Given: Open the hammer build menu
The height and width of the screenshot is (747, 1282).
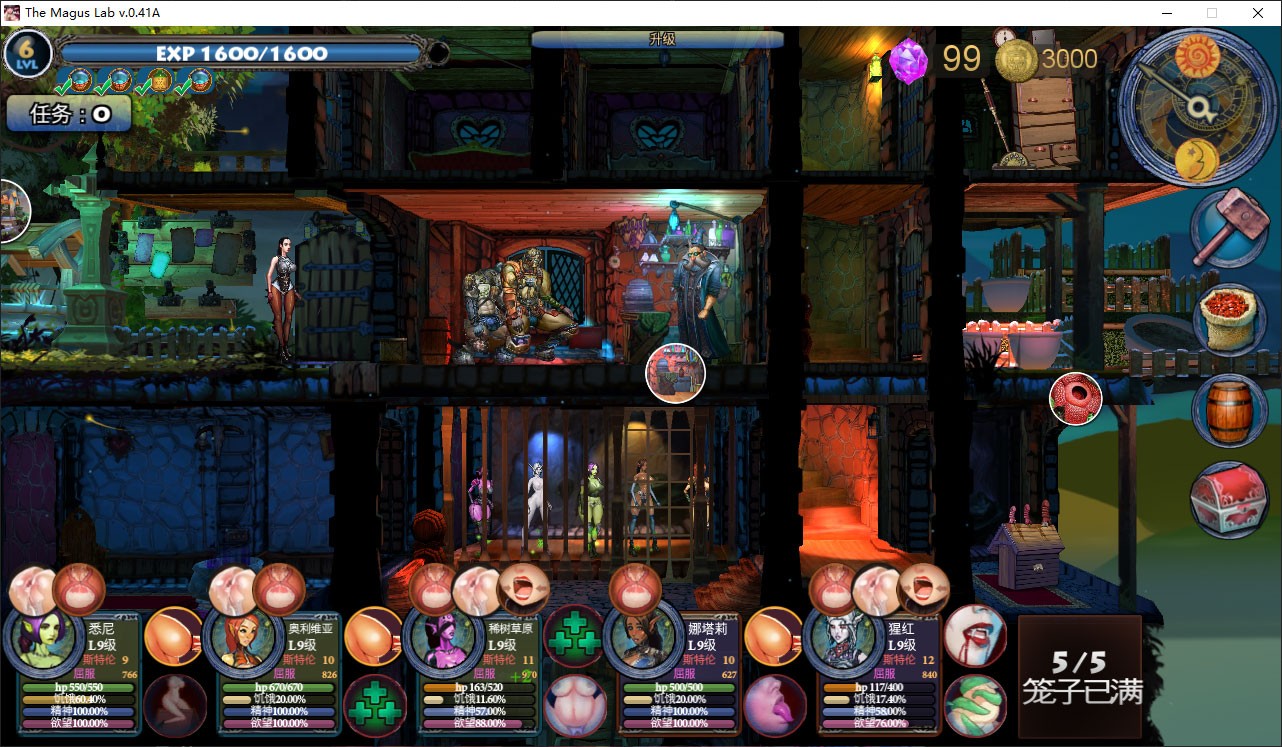Looking at the screenshot, I should click(x=1228, y=227).
